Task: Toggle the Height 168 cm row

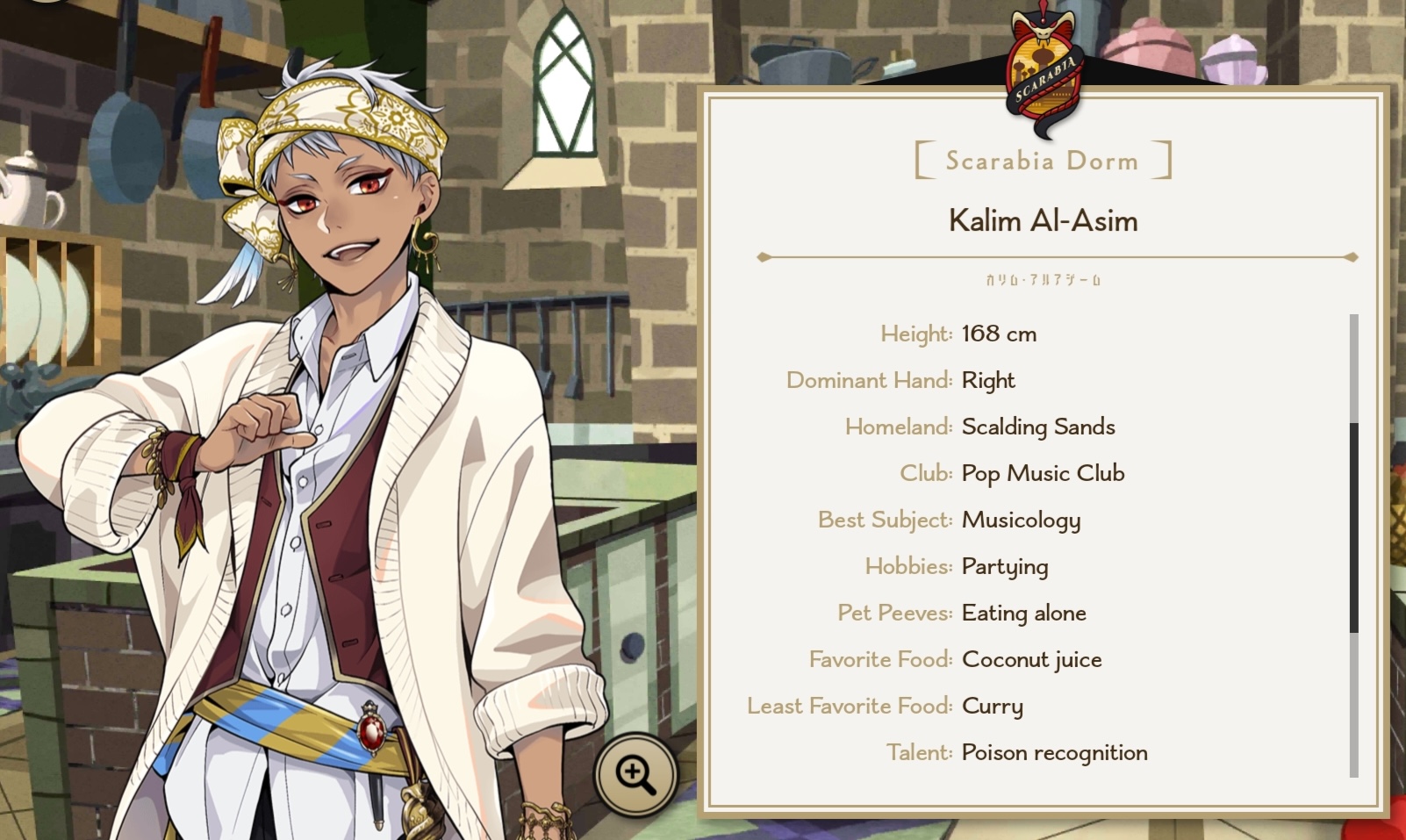Action: click(x=957, y=334)
